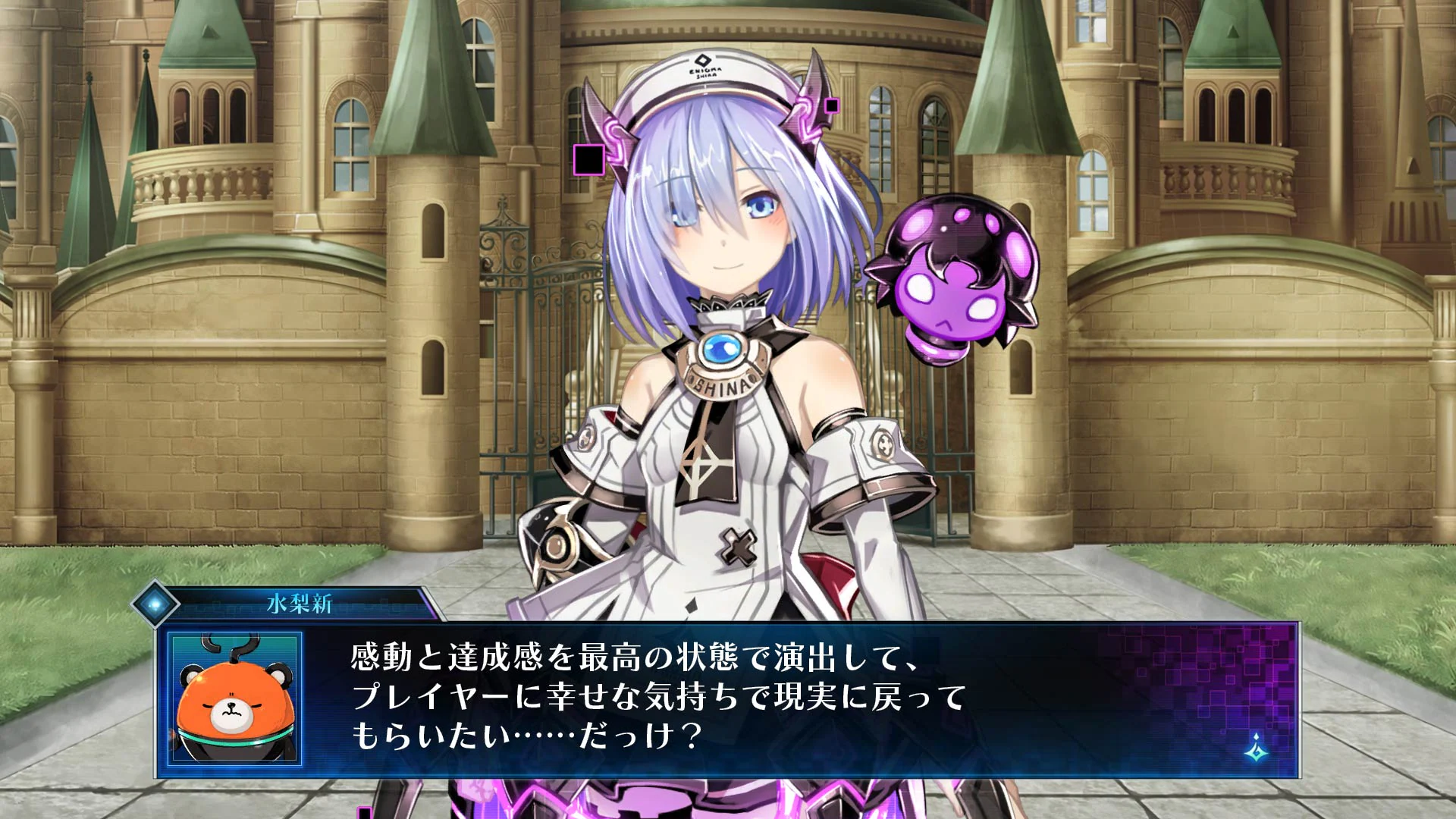This screenshot has height=819, width=1456.
Task: Click the small glitch pixel above her horn
Action: tap(833, 106)
